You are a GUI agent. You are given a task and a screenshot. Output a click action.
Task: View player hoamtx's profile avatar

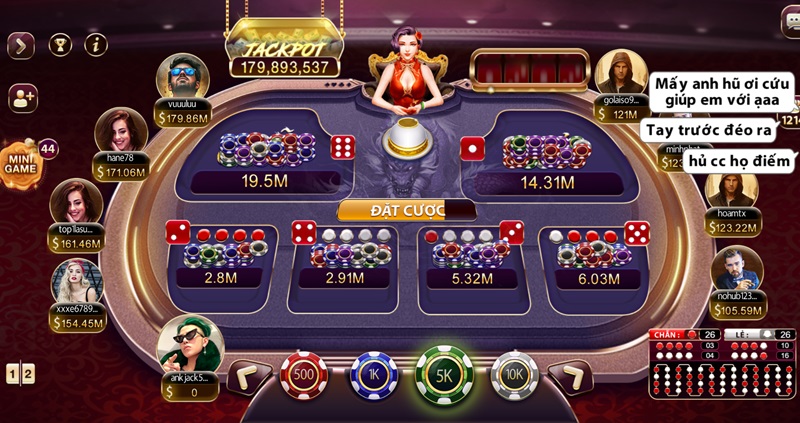(731, 186)
